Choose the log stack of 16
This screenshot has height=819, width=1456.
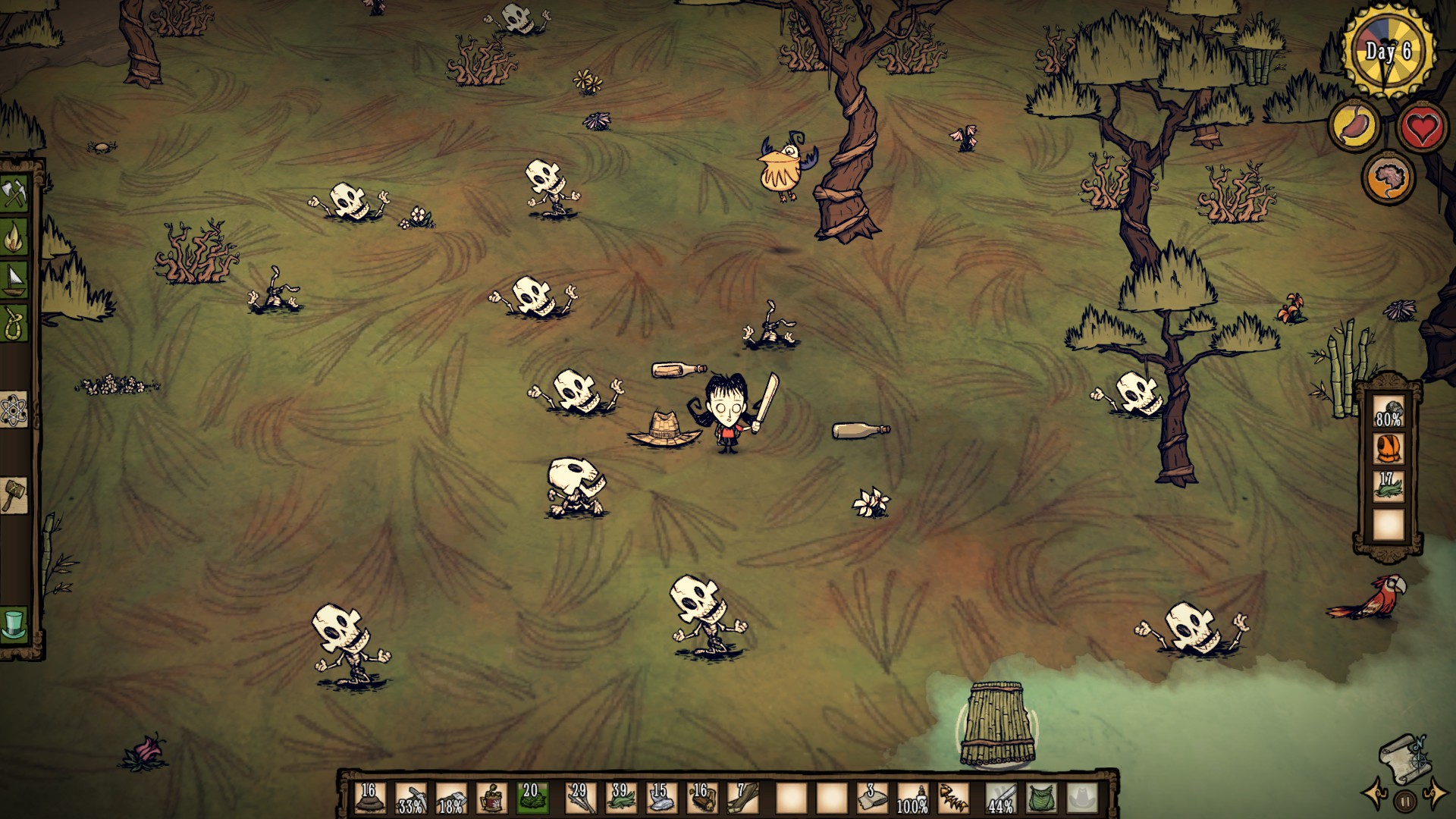[x=700, y=799]
